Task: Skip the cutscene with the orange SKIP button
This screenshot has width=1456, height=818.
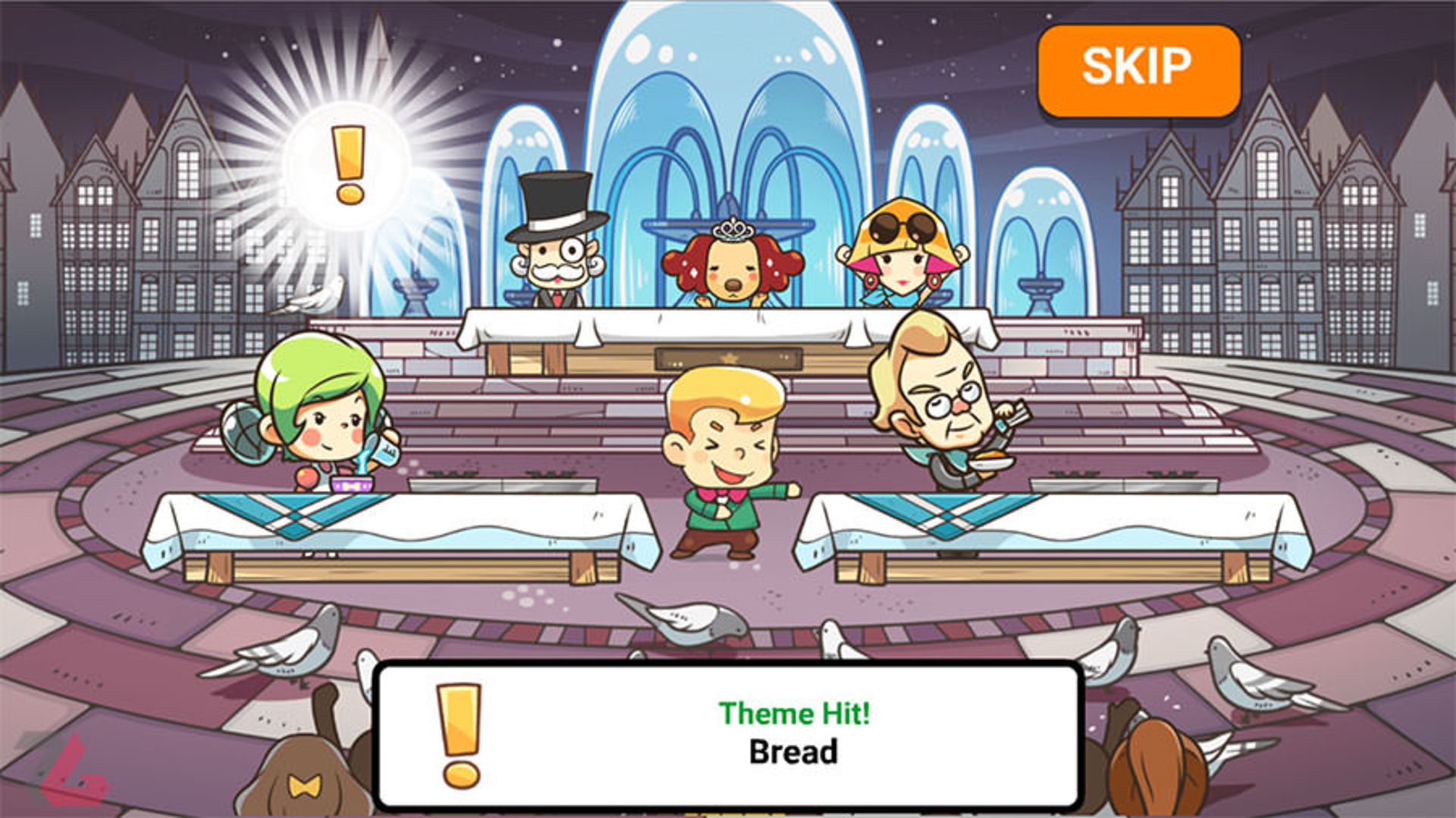Action: pyautogui.click(x=1138, y=70)
